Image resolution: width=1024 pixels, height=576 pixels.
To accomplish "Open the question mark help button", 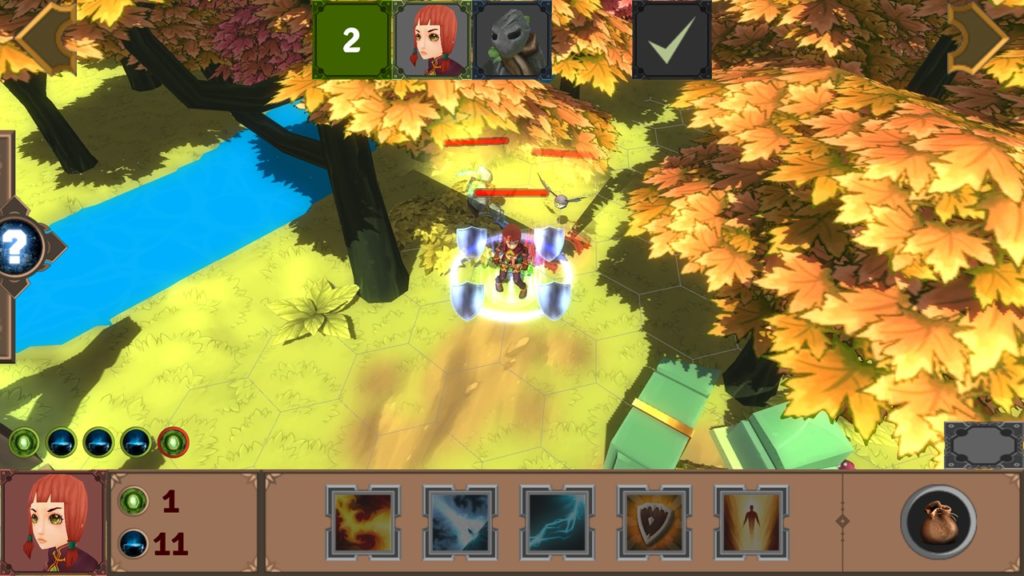I will tap(20, 246).
